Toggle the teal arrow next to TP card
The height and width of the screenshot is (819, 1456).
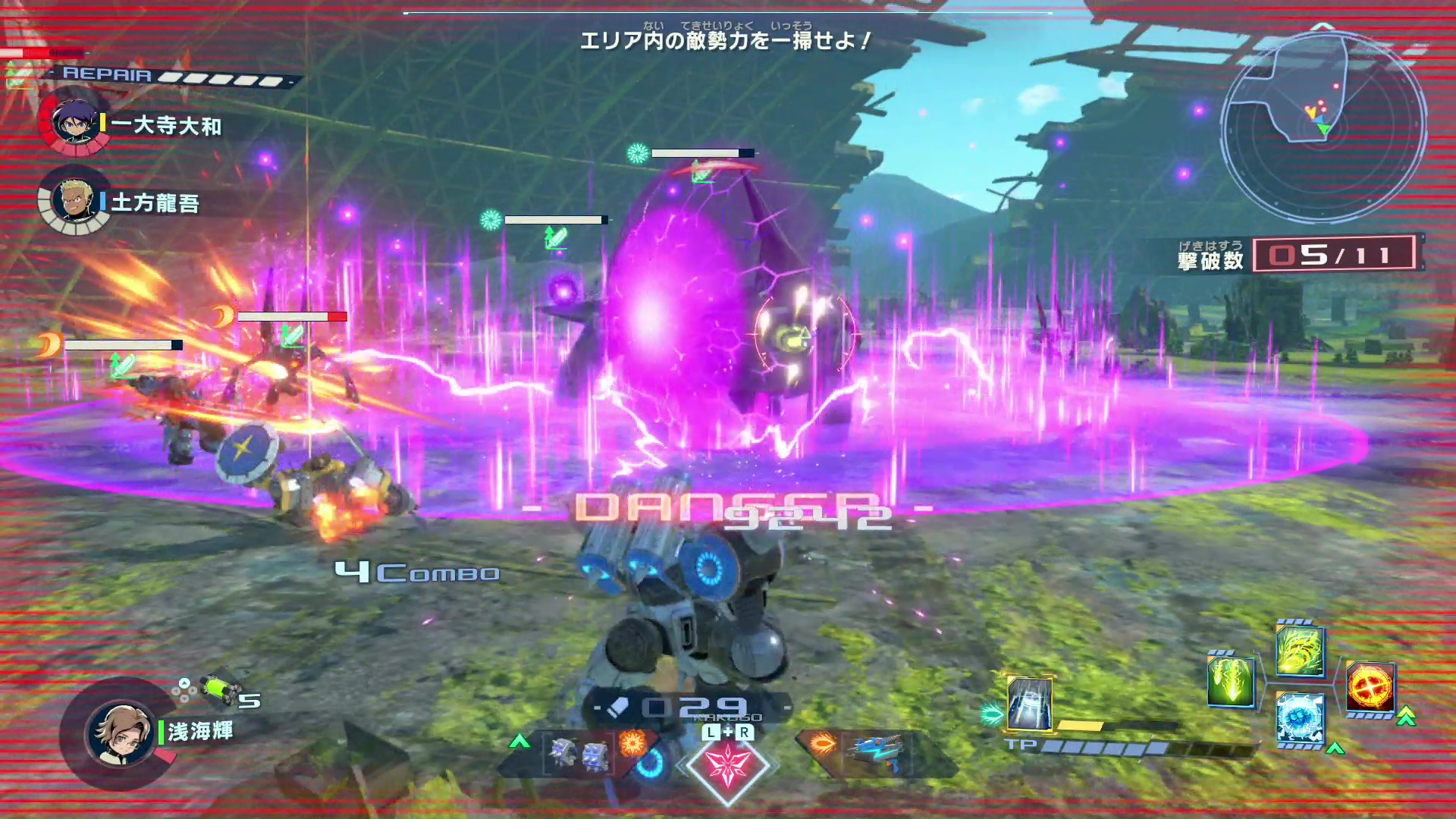(992, 713)
